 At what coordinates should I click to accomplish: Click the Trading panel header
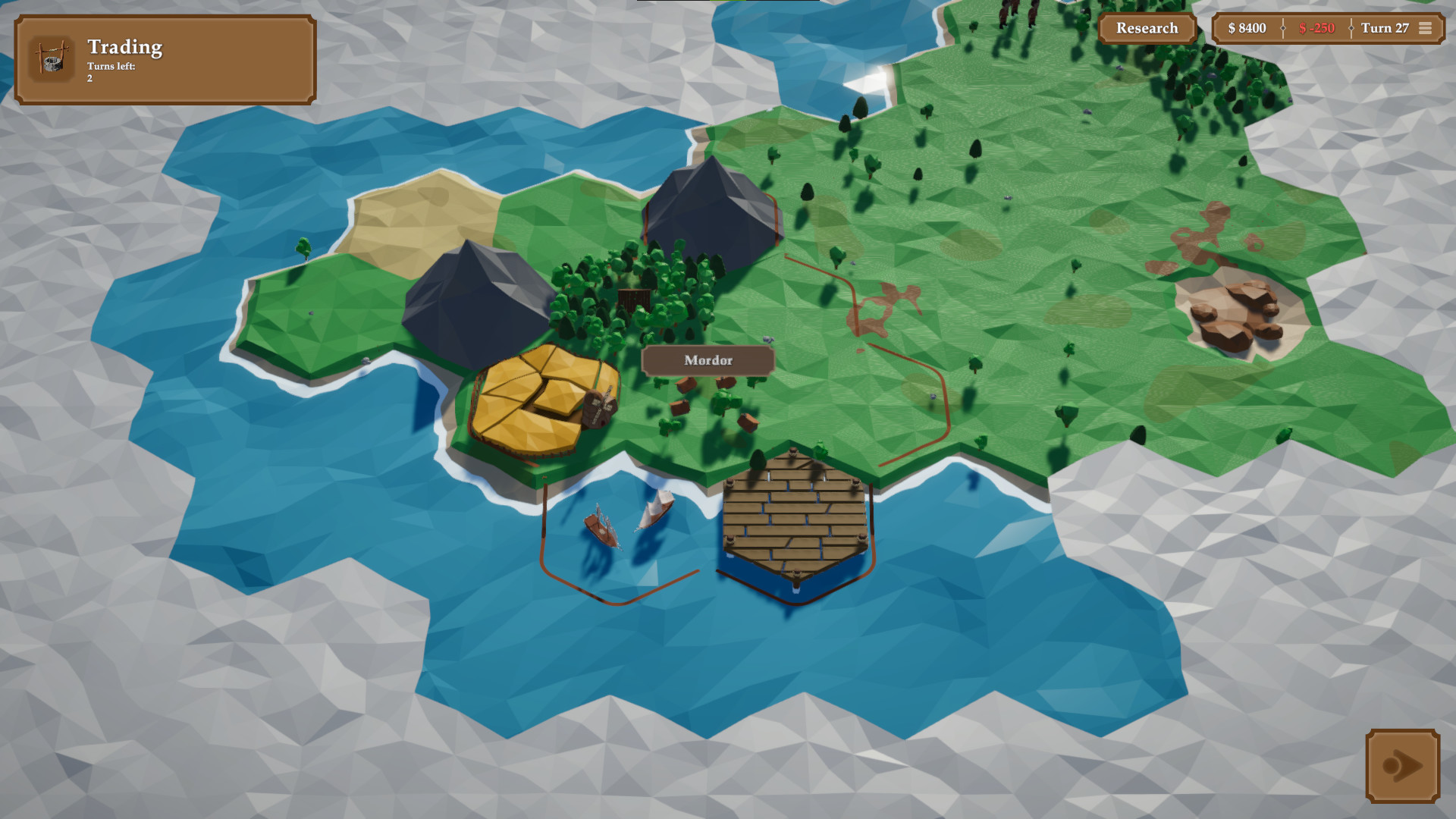tap(124, 48)
